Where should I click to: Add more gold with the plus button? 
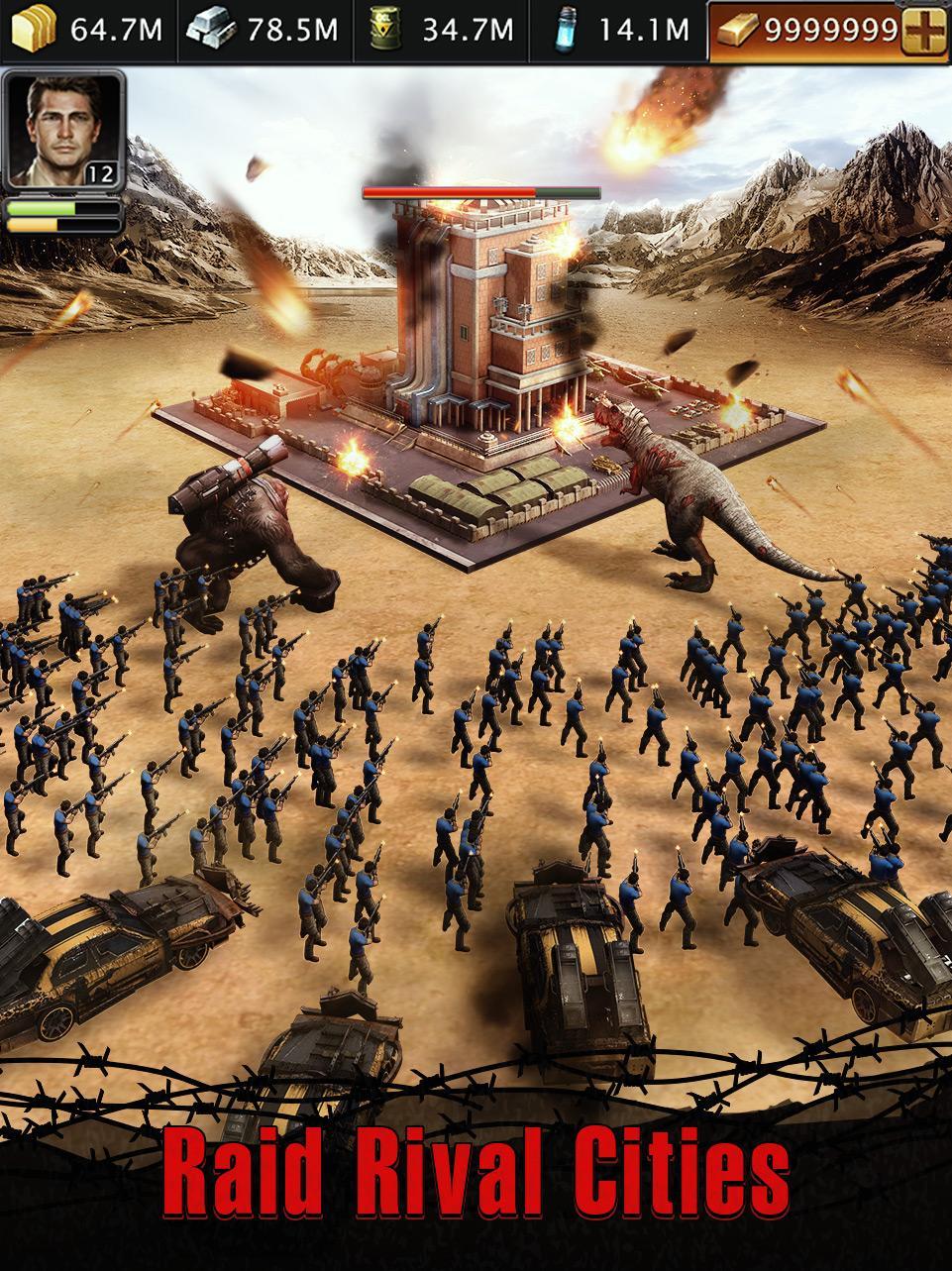925,30
